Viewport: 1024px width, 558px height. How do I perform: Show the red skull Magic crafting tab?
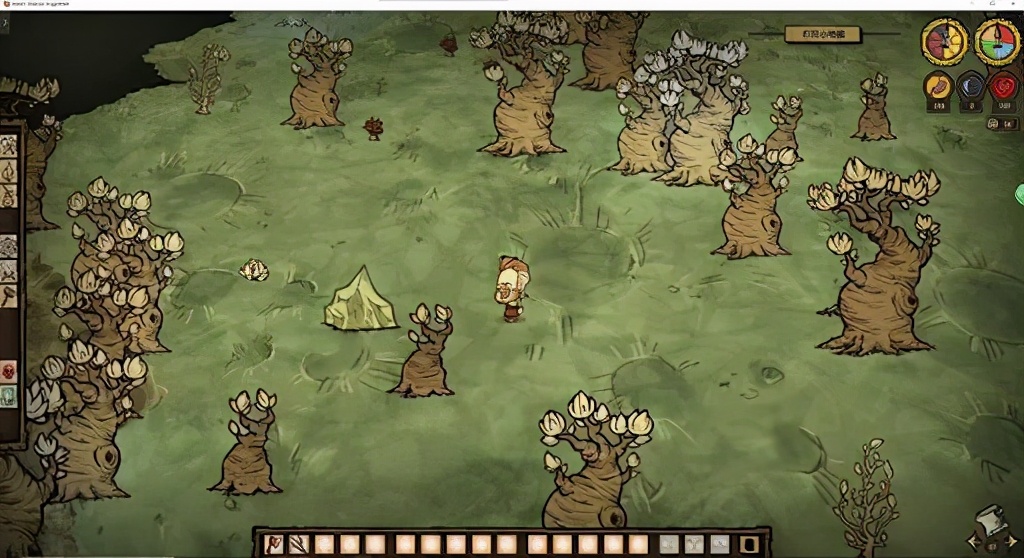(9, 372)
